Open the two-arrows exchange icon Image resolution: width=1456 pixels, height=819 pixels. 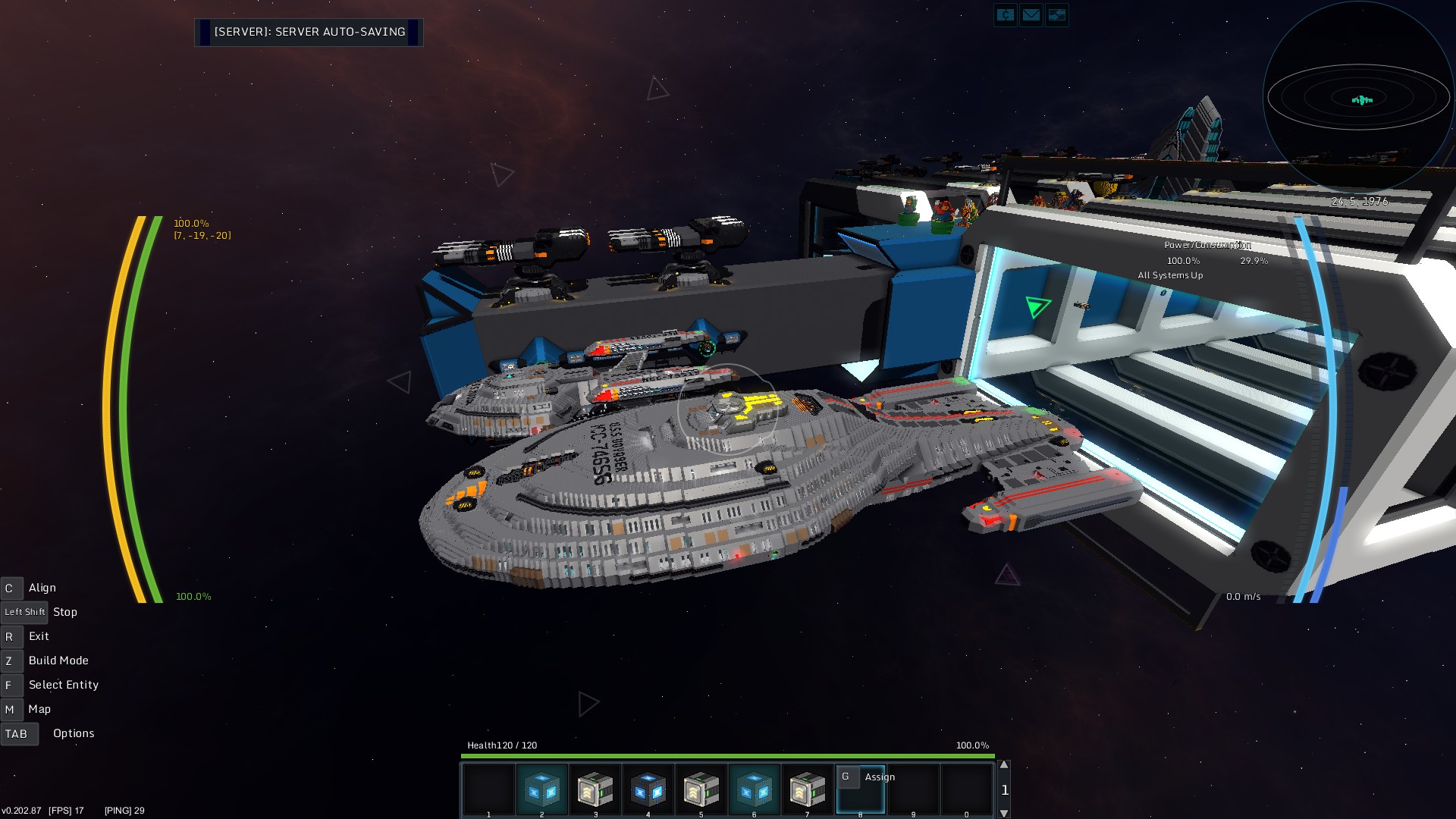pos(1056,14)
